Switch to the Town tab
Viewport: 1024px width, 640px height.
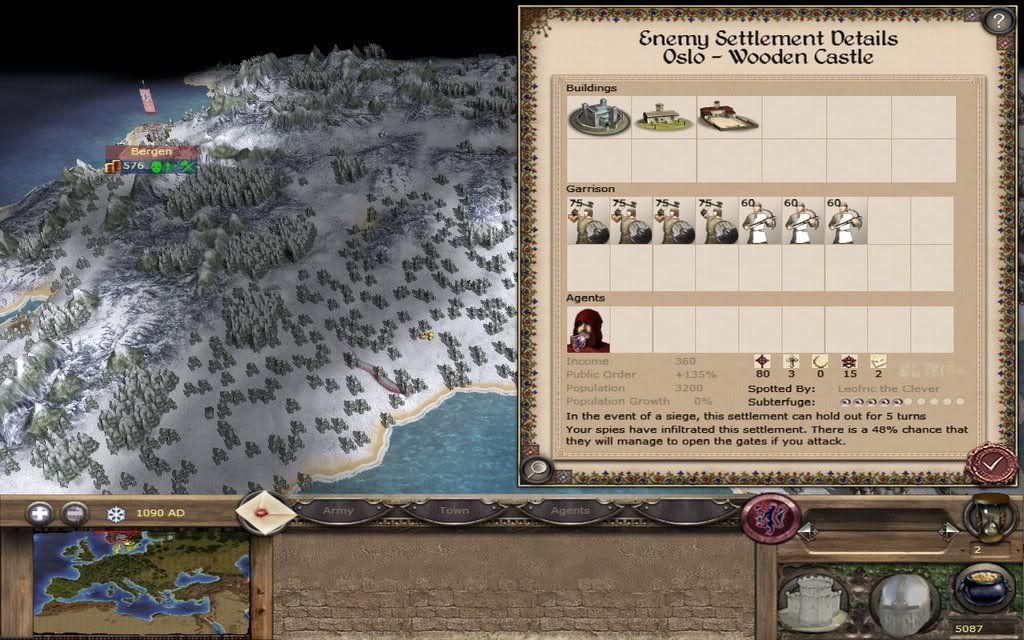coord(453,511)
